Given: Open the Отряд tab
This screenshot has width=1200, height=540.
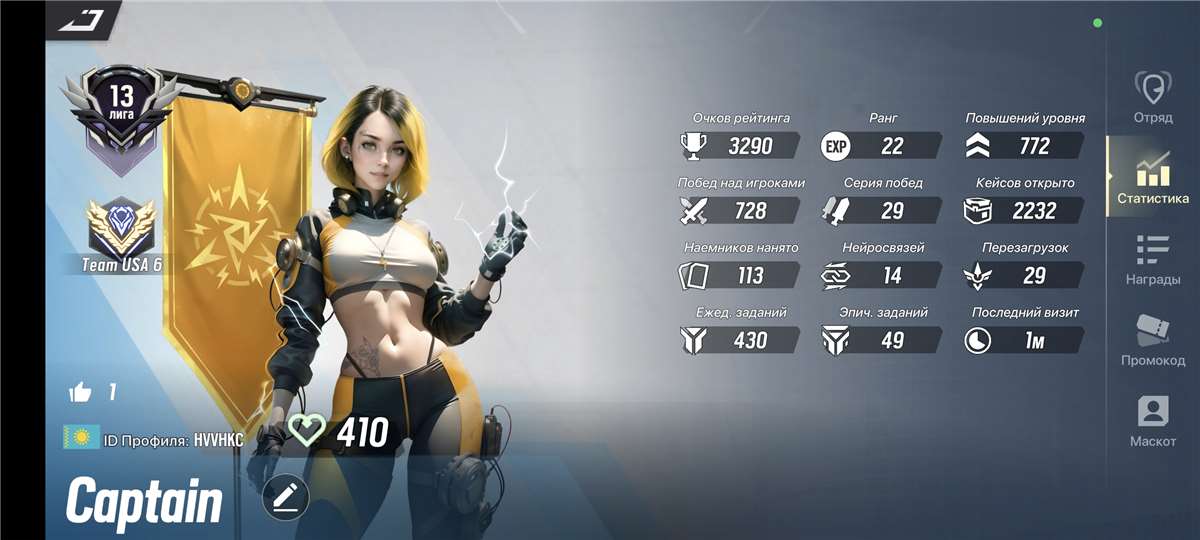Looking at the screenshot, I should coord(1153,96).
